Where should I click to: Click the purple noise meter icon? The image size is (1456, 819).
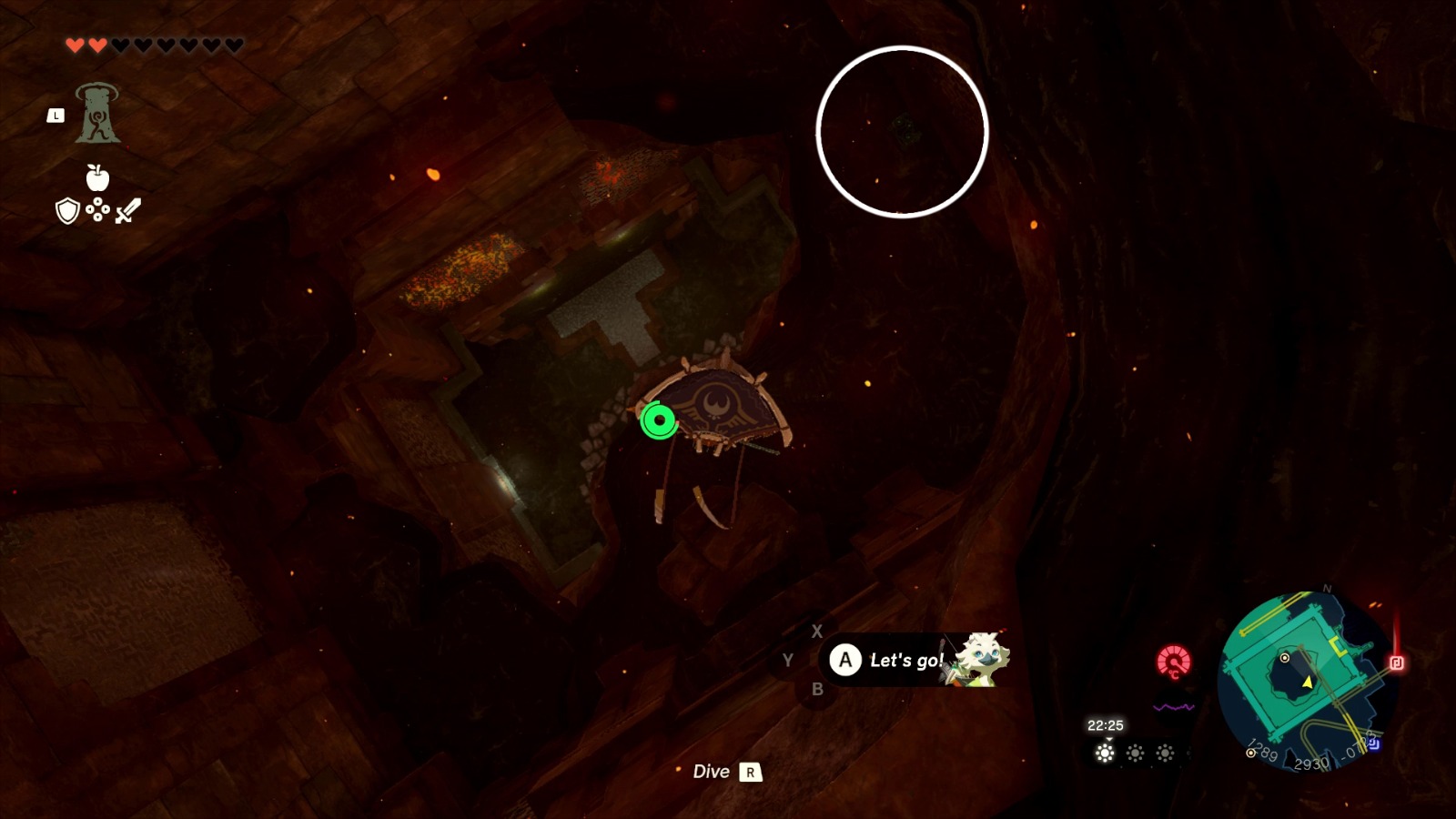click(1173, 706)
